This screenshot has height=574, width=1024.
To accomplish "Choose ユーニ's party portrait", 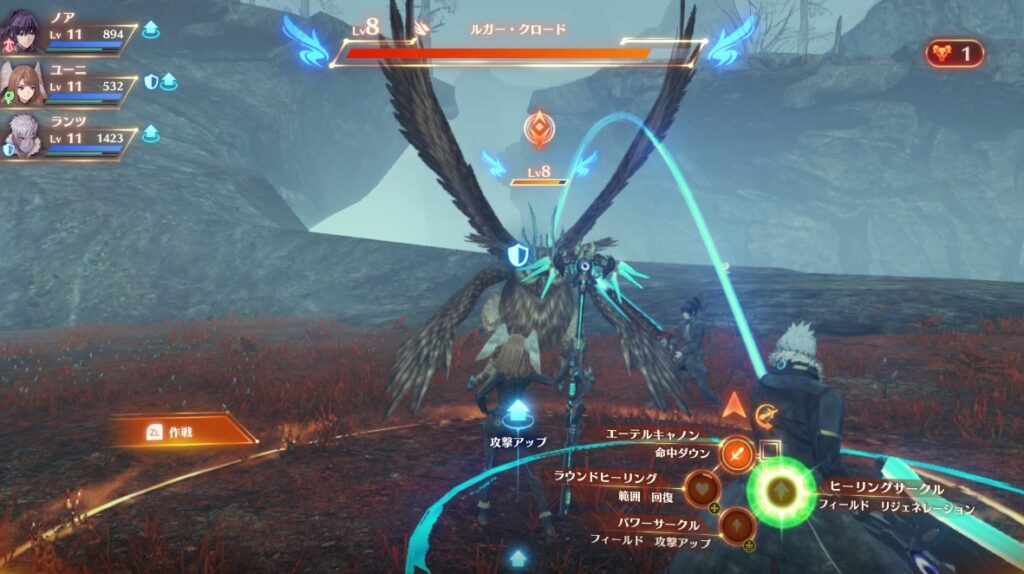I will (22, 84).
